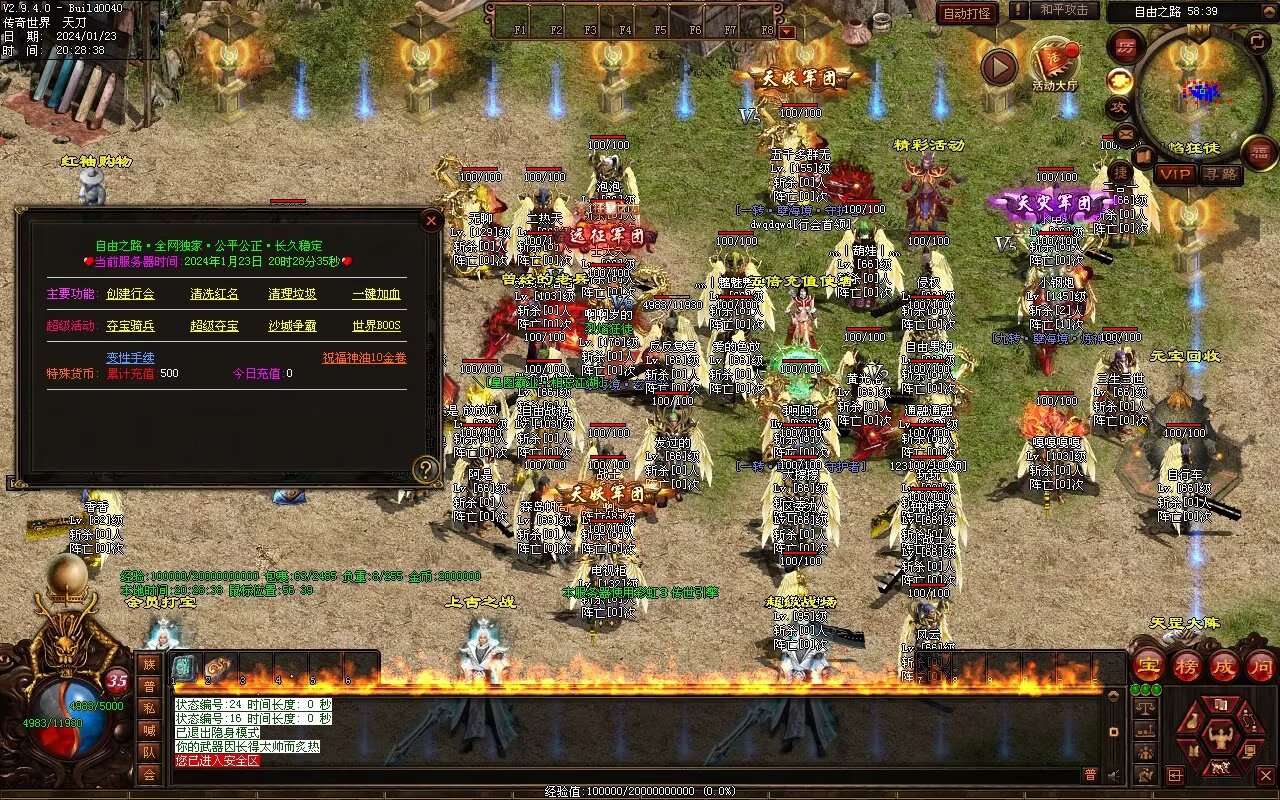
Task: Activate the 寻路 pathfinding button
Action: pos(1219,174)
